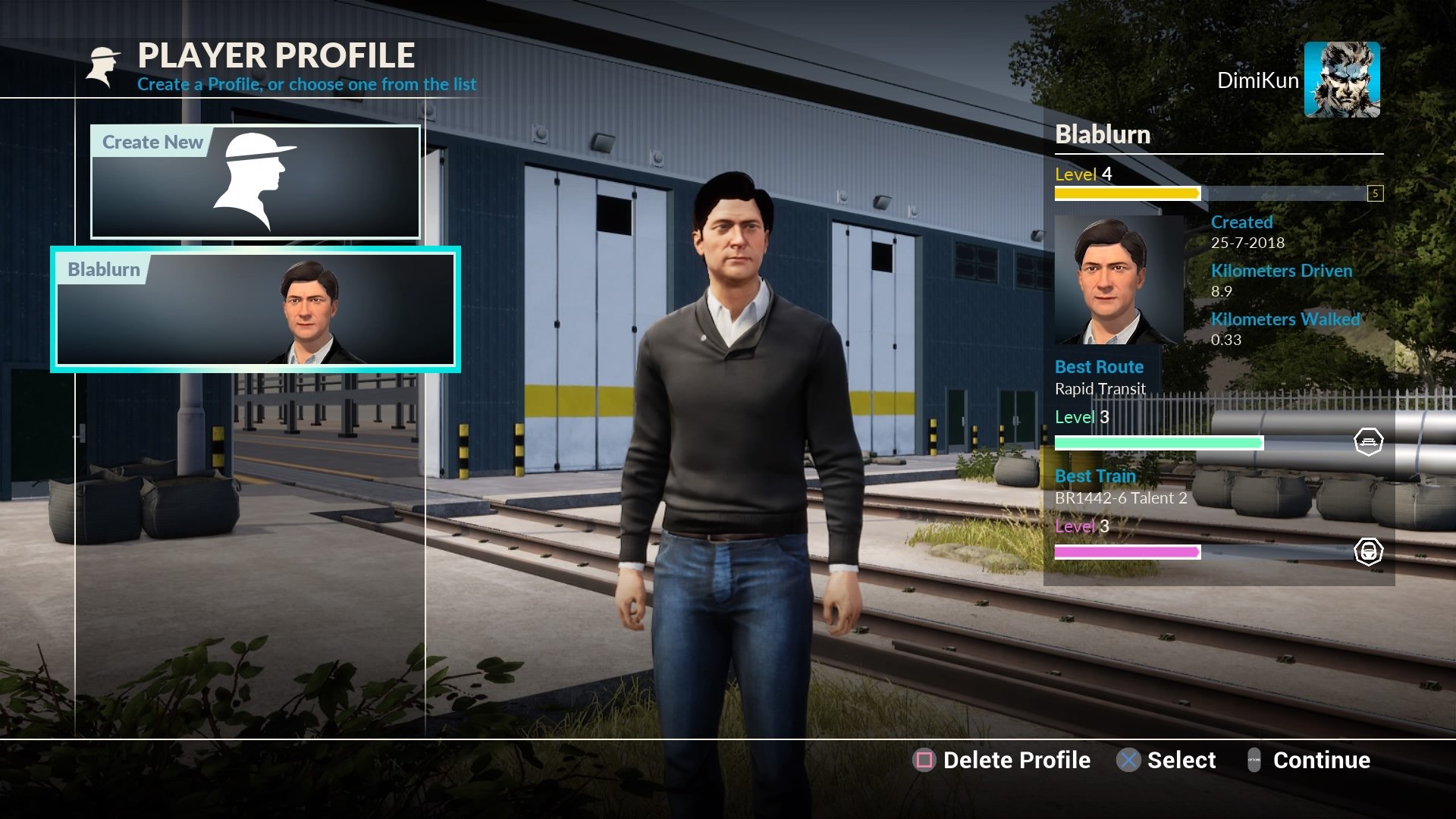
Task: Click the green Best Route progress bar
Action: (1160, 441)
